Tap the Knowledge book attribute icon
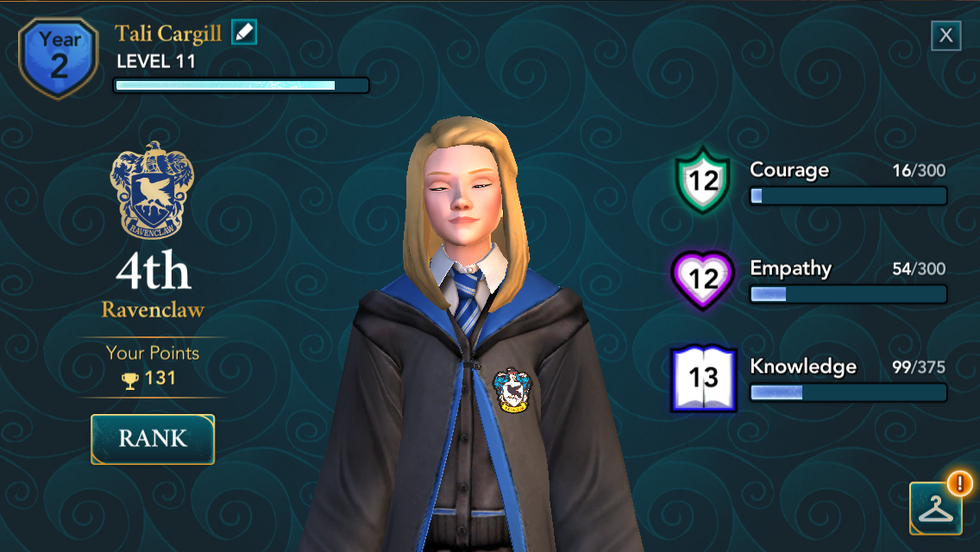Viewport: 980px width, 552px height. click(704, 377)
